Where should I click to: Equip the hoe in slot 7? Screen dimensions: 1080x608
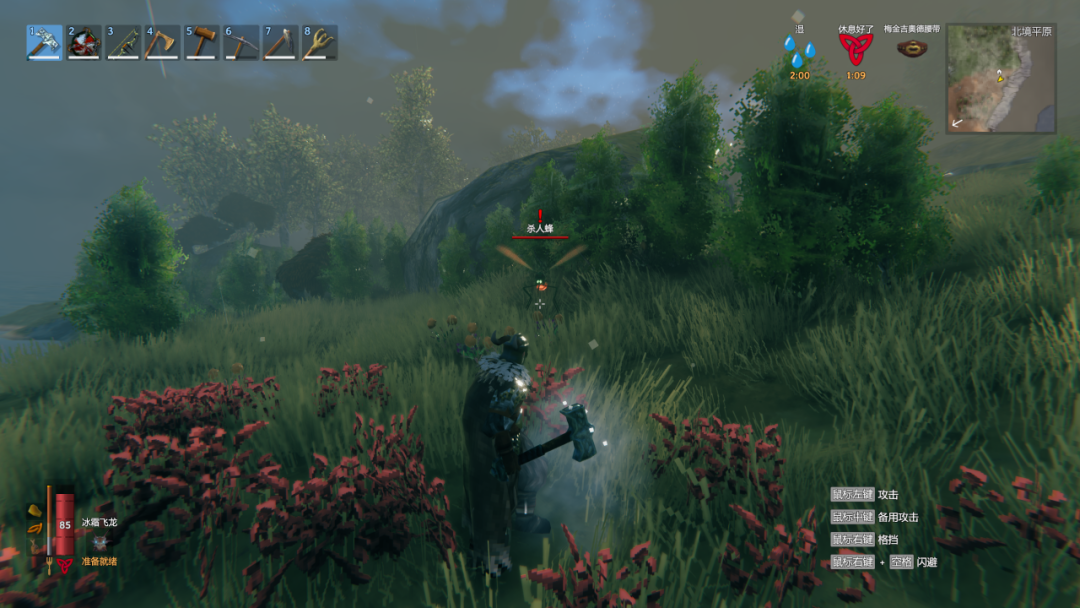point(280,43)
